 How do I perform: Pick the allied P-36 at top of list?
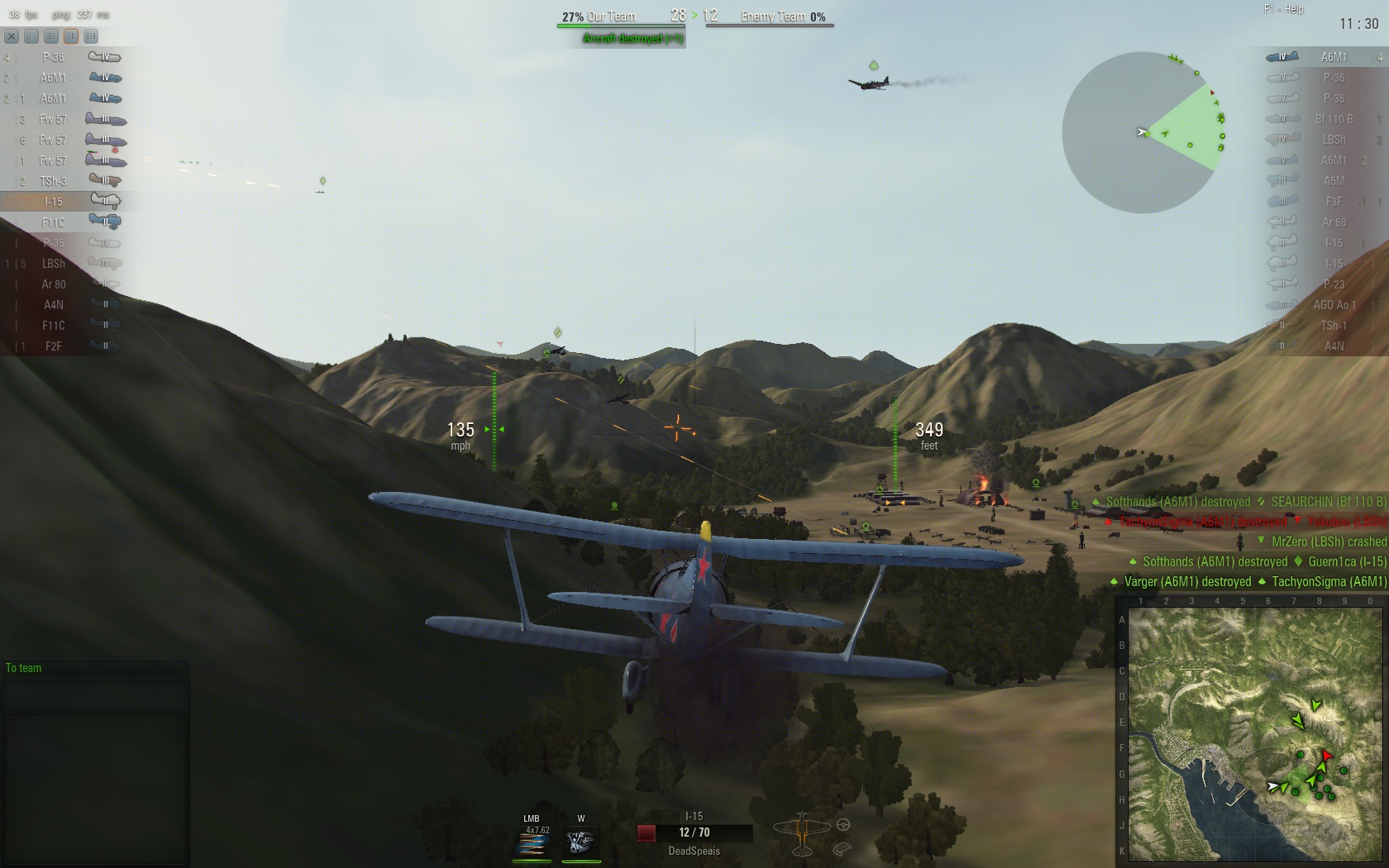click(62, 57)
